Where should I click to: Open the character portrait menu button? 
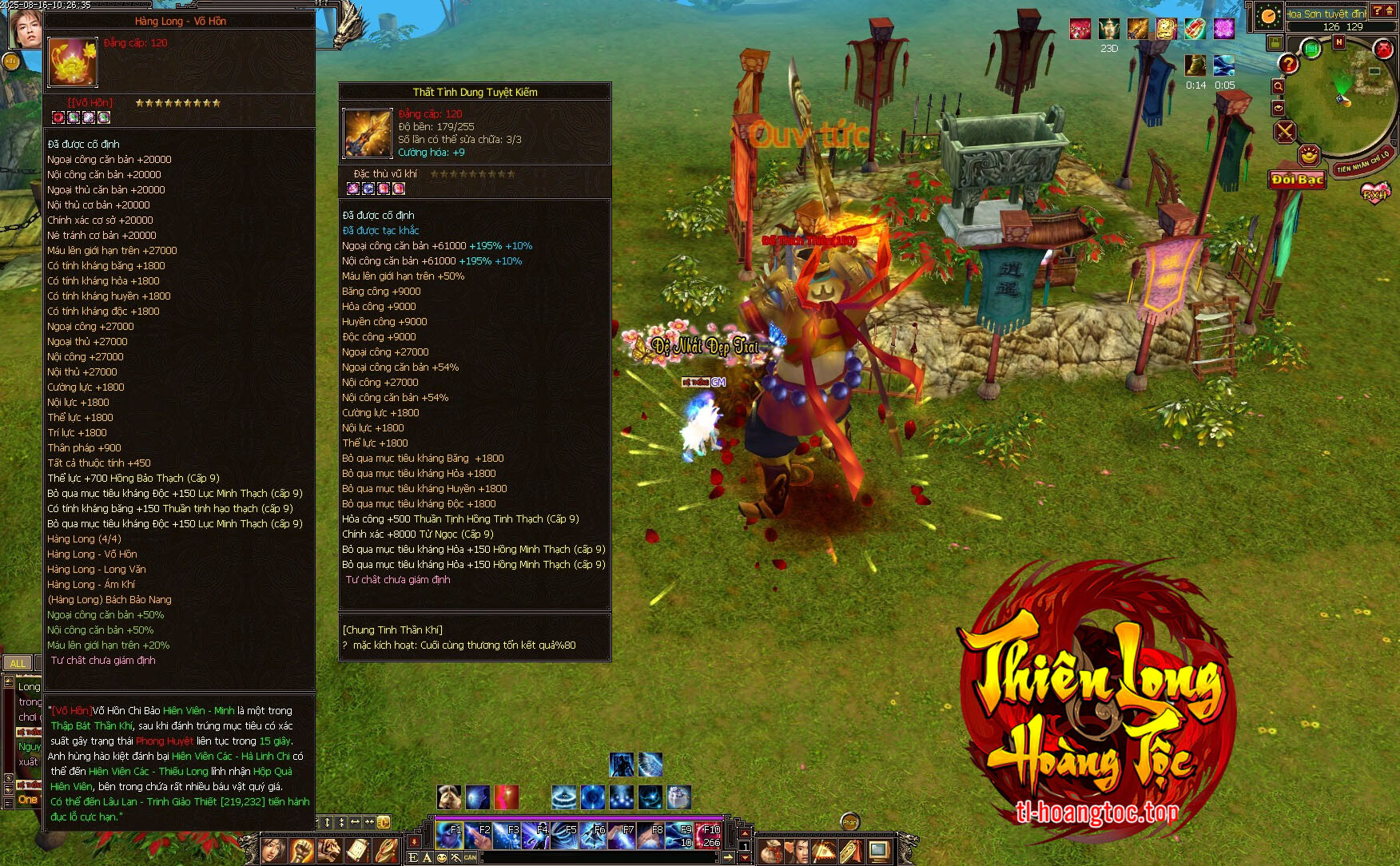click(273, 850)
